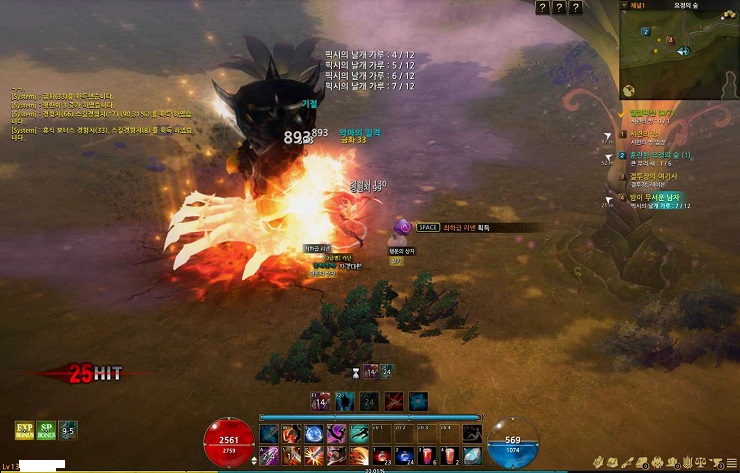The image size is (740, 473).
Task: Select quest 3 in the quest tracker
Action: pos(650,176)
